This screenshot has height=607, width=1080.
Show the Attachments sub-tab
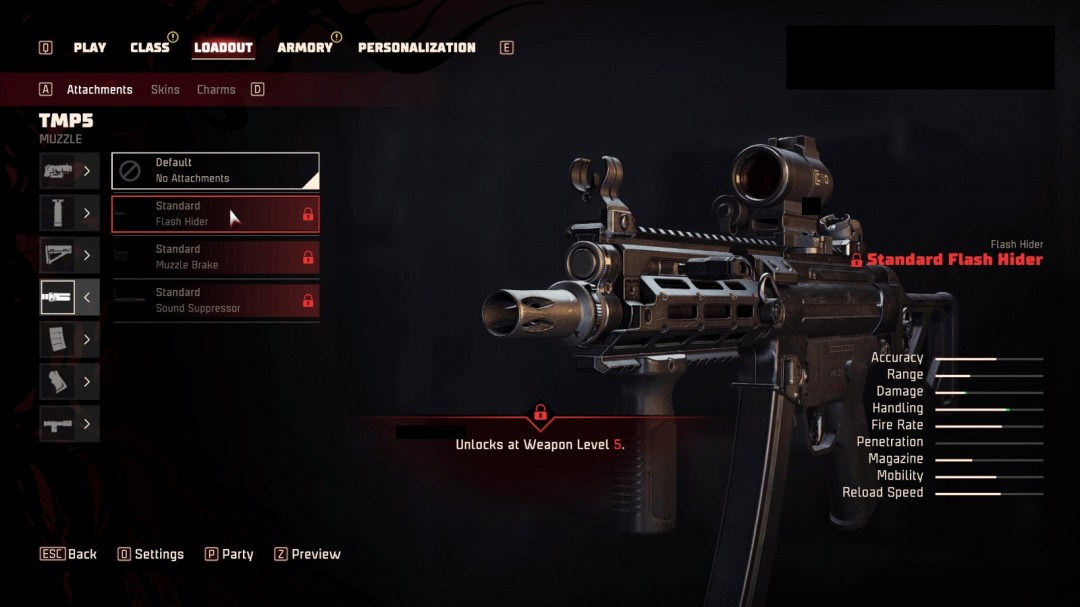pyautogui.click(x=99, y=90)
